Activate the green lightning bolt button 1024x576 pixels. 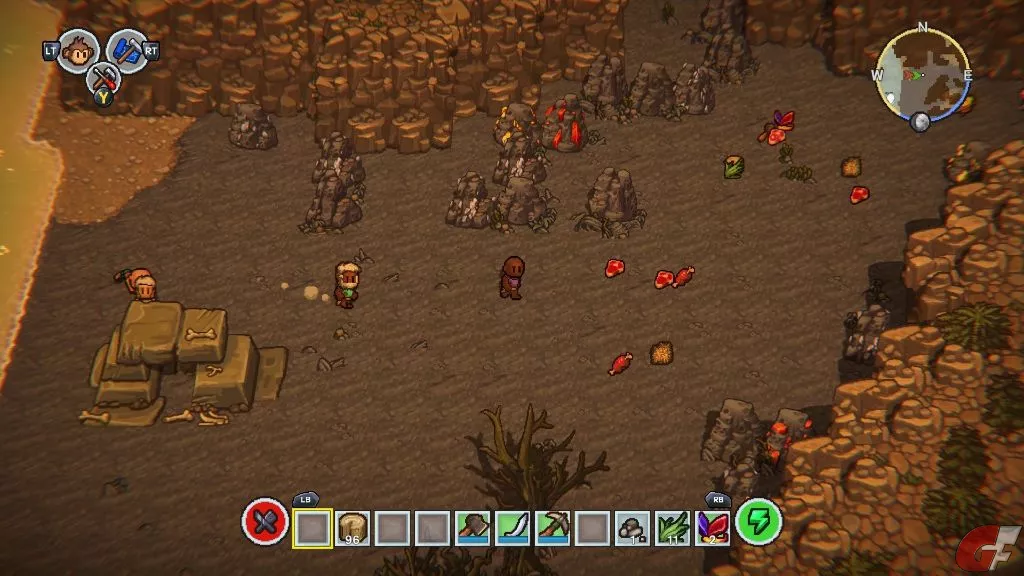759,523
